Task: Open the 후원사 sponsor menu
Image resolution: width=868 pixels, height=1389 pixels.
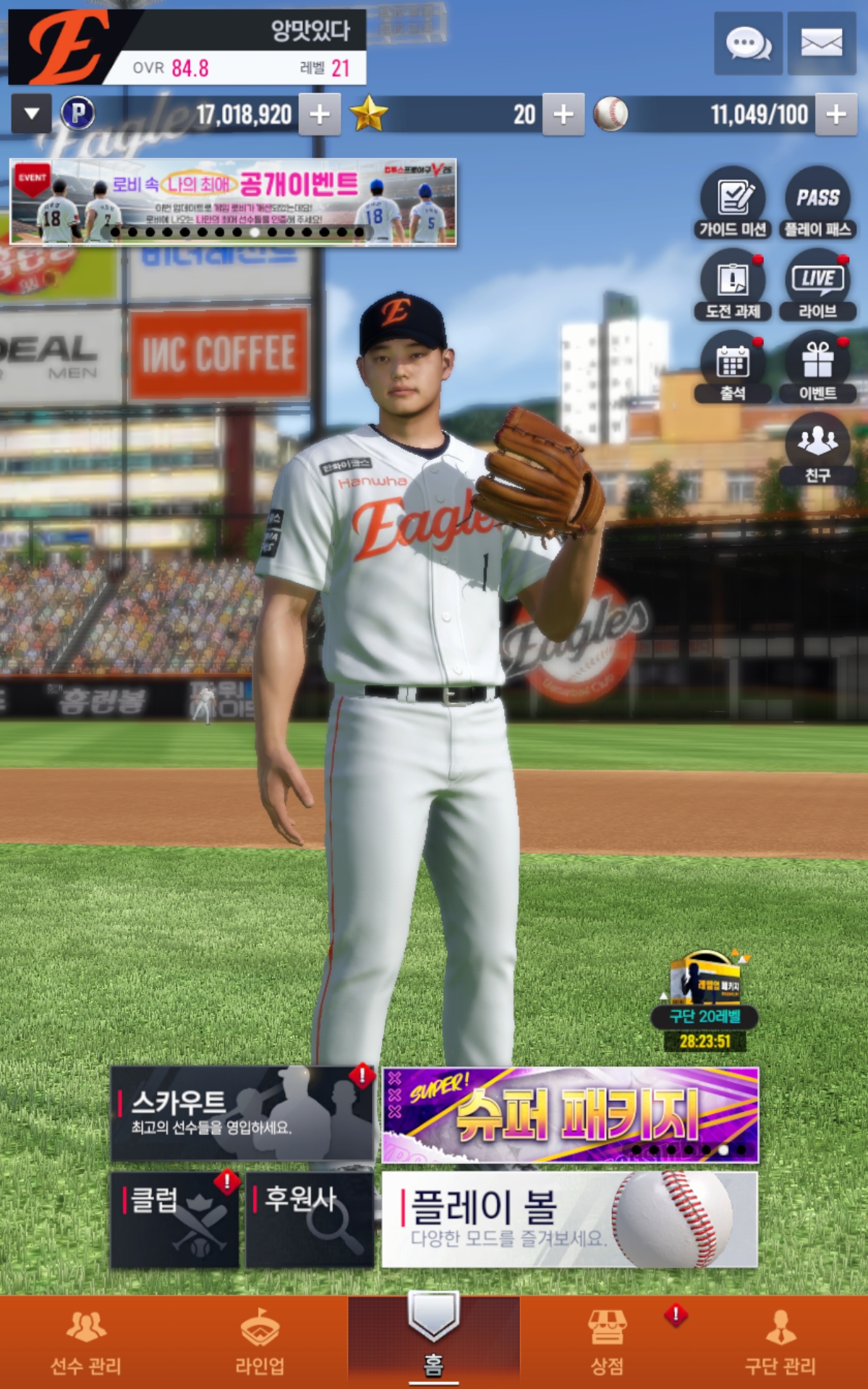Action: [310, 1220]
